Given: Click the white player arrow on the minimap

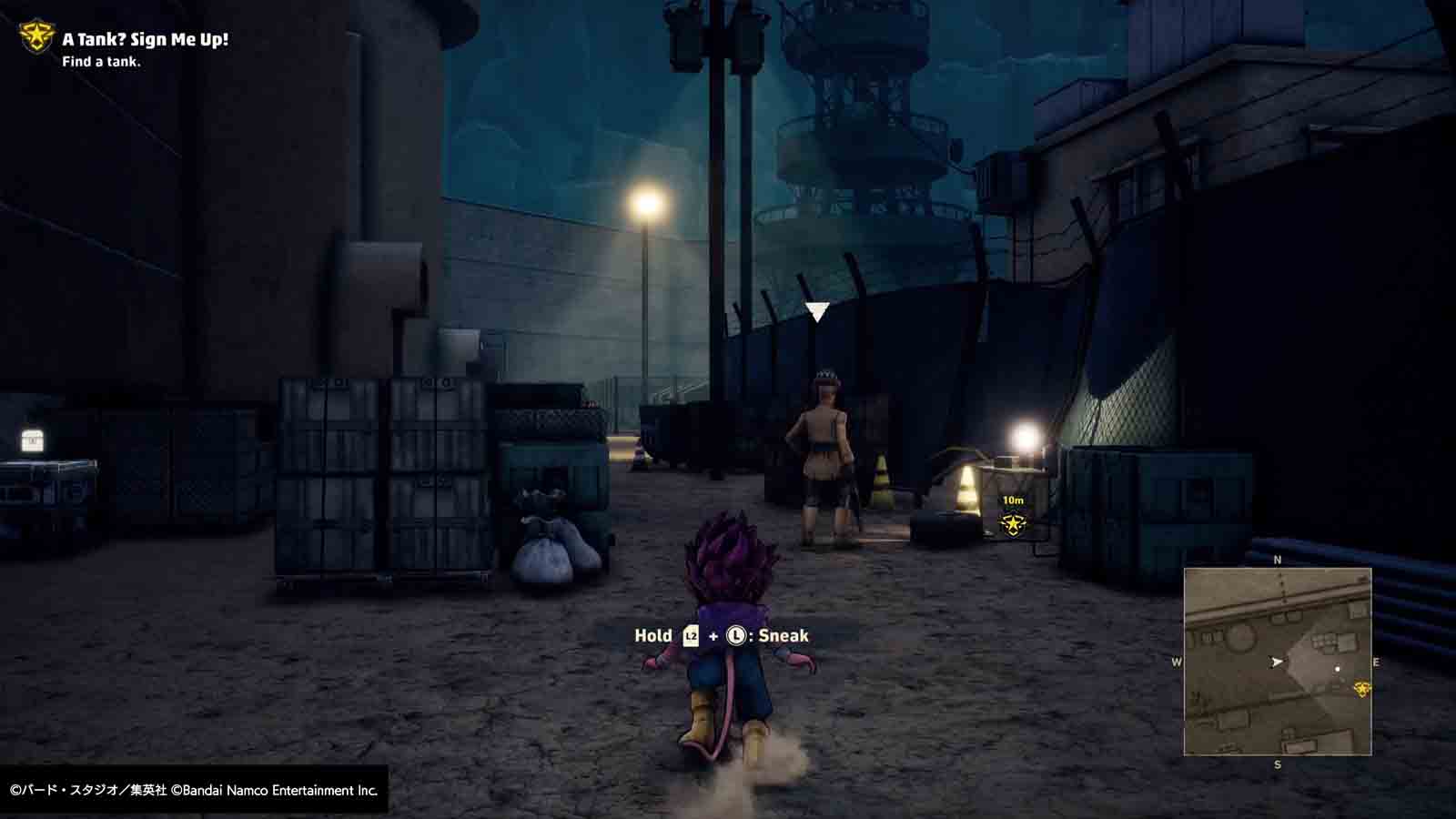Looking at the screenshot, I should 1278,661.
